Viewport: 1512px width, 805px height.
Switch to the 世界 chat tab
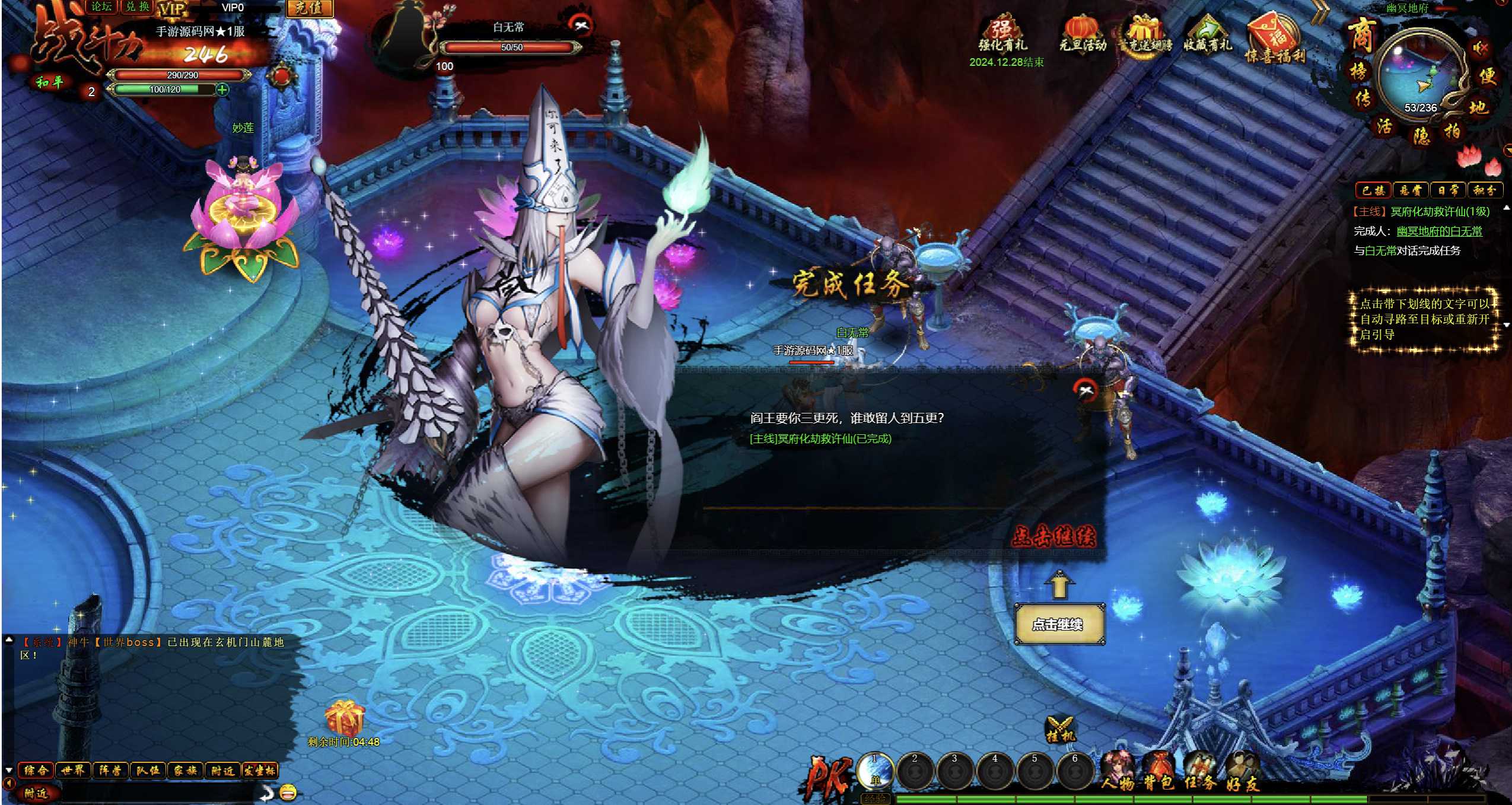pos(73,770)
